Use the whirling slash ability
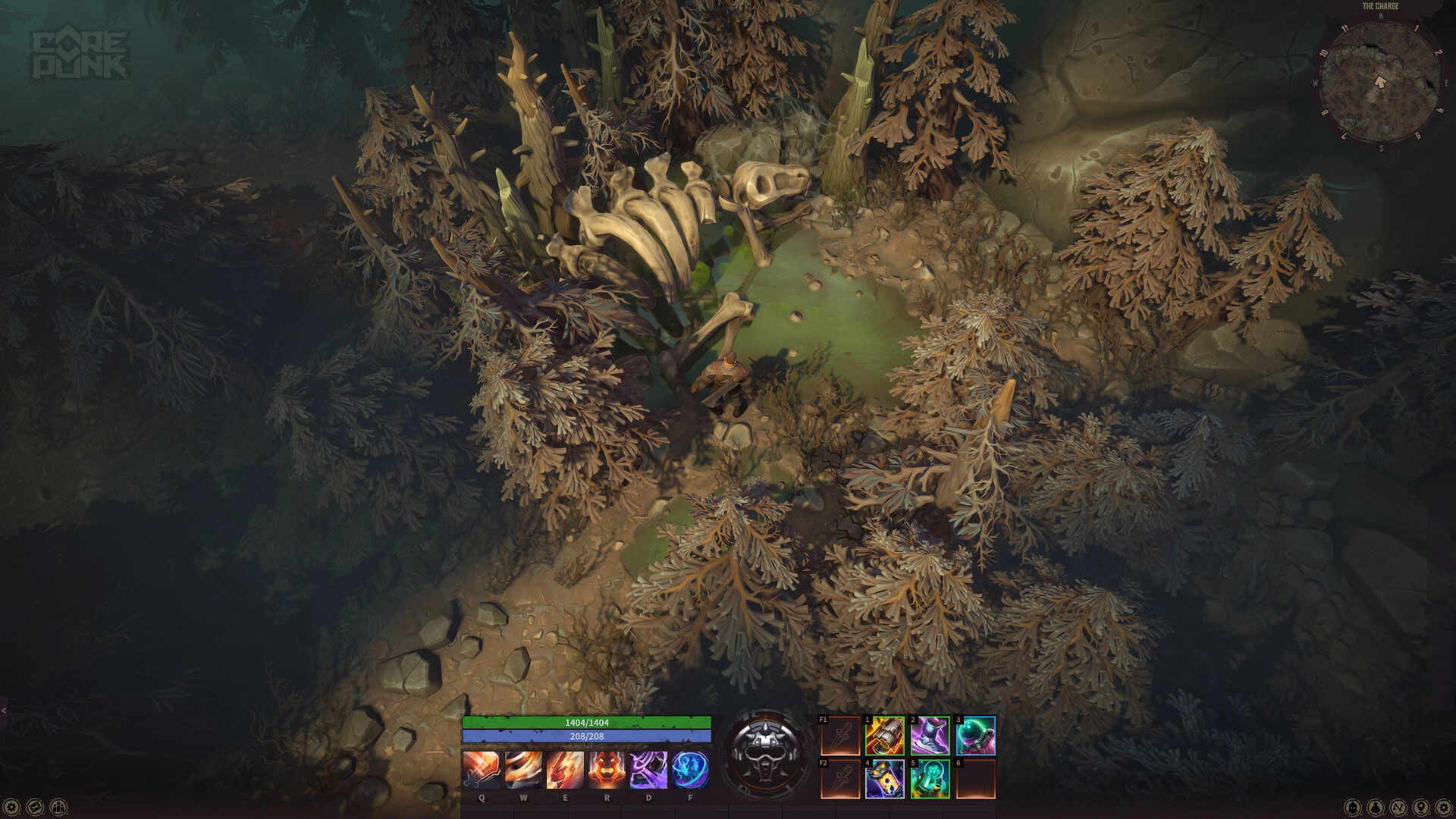Viewport: 1456px width, 819px height. (523, 770)
